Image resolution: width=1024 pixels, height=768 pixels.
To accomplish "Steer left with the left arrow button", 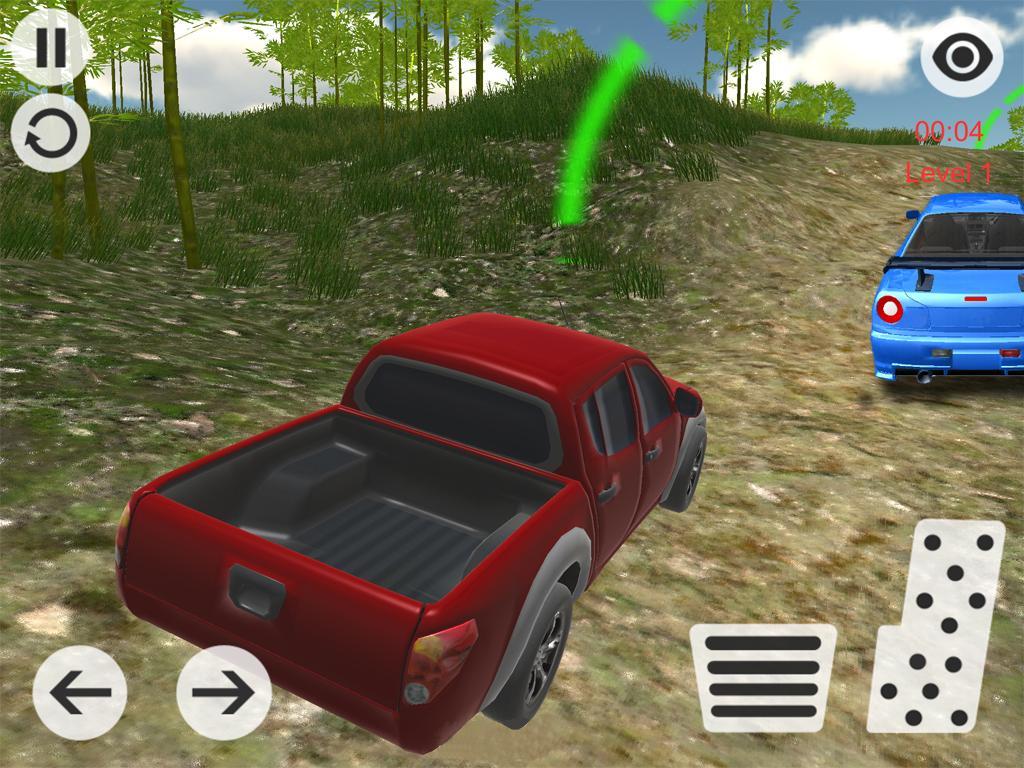I will (80, 692).
